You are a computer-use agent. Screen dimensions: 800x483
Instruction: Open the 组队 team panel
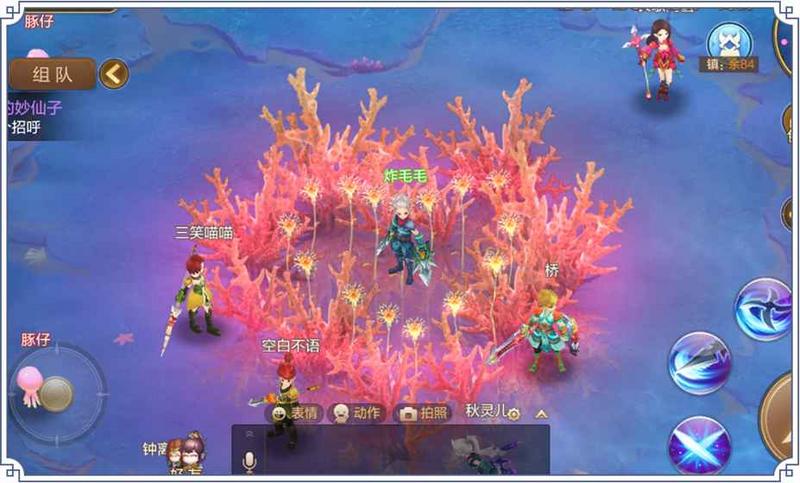(51, 74)
